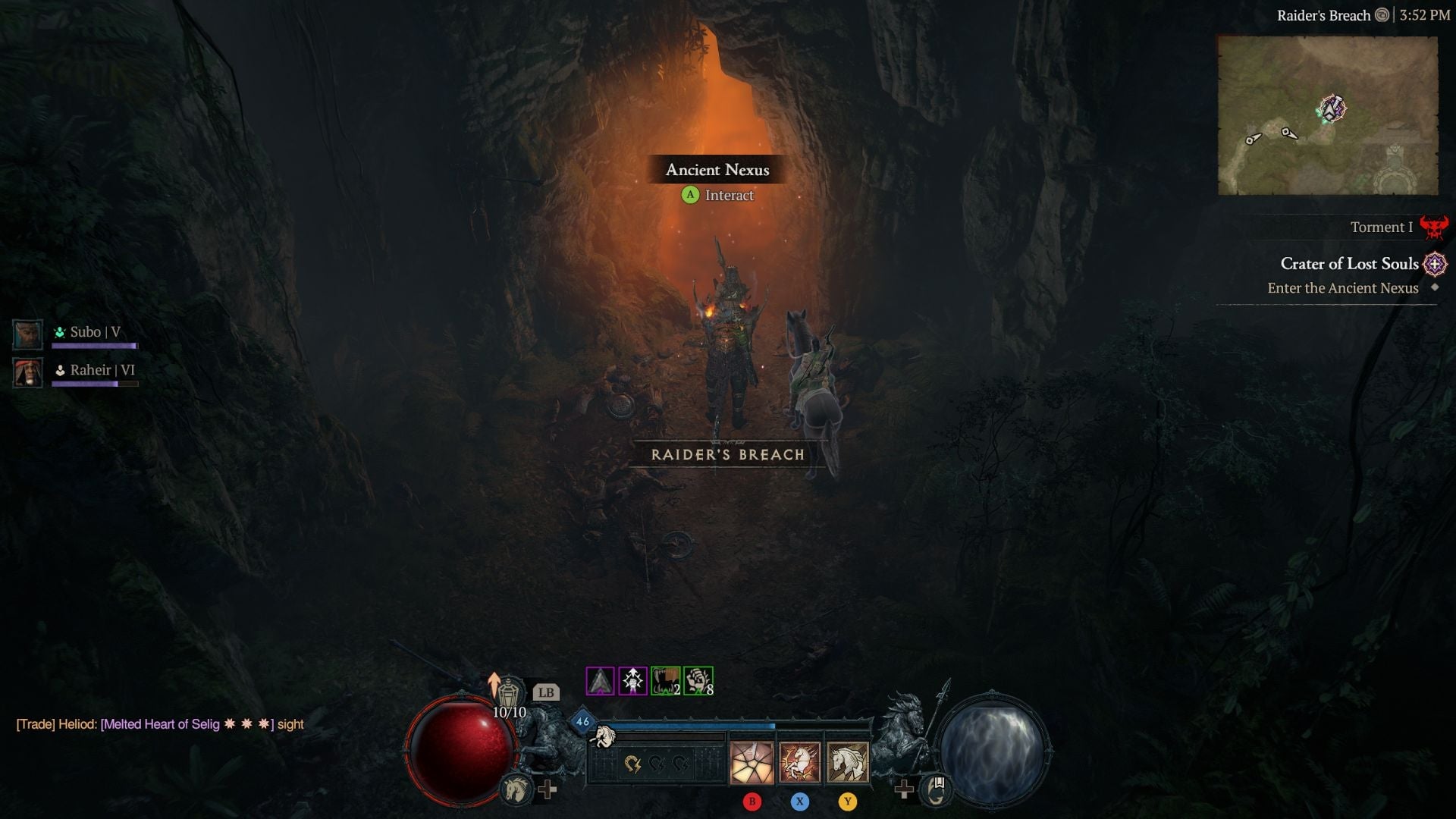Select the mount skill bound to B
This screenshot has height=819, width=1456.
pyautogui.click(x=751, y=761)
